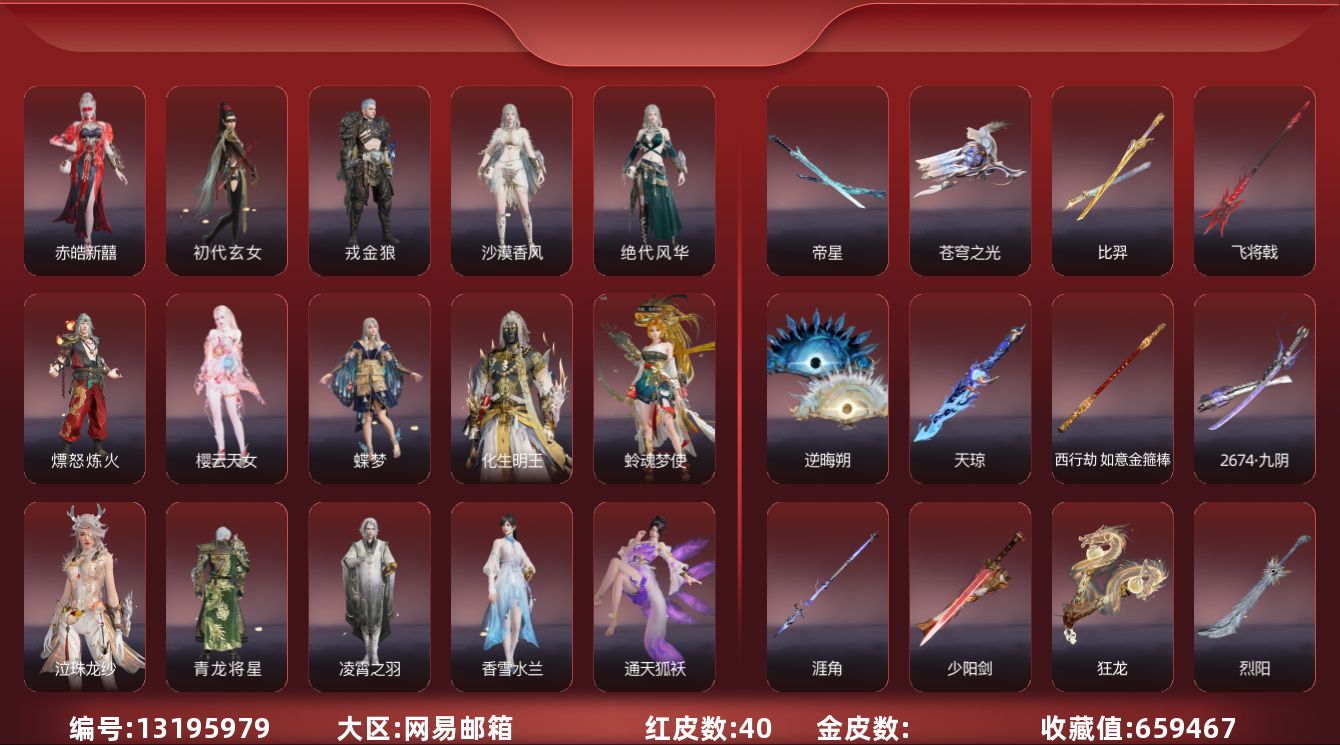Click the 绝代风华 skin card
This screenshot has height=745, width=1340.
click(654, 180)
